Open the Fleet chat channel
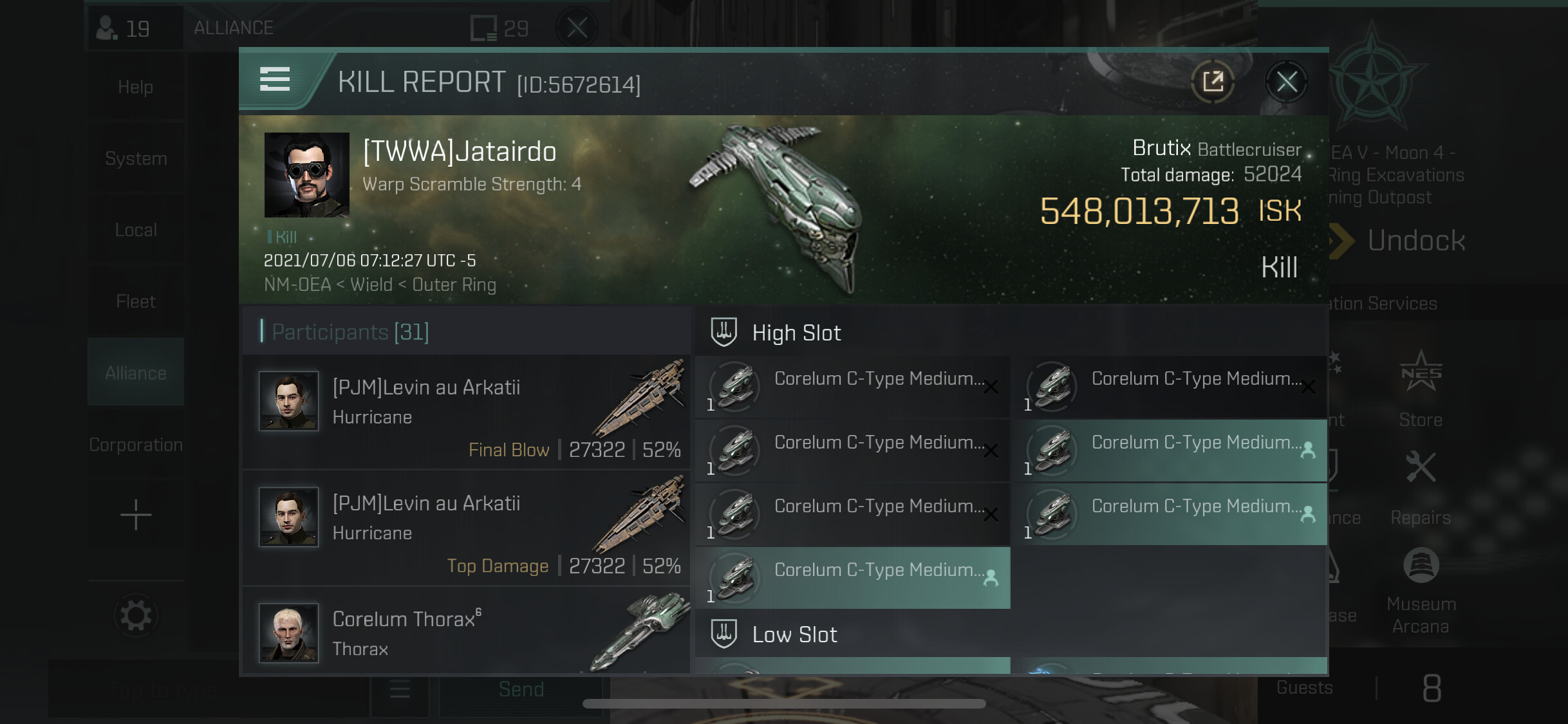Viewport: 1568px width, 724px height. tap(136, 301)
